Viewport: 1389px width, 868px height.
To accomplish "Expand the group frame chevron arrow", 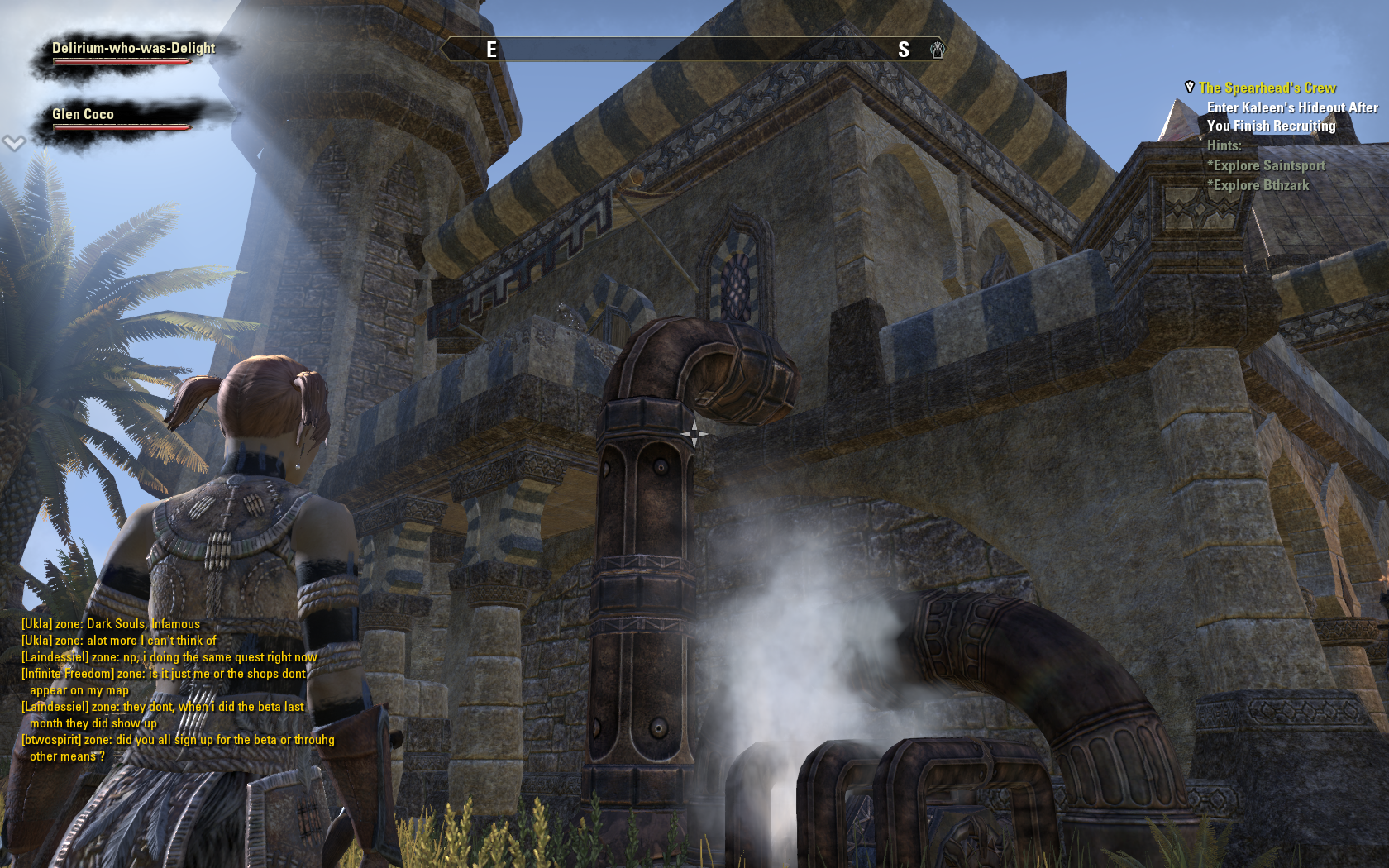I will (x=13, y=144).
